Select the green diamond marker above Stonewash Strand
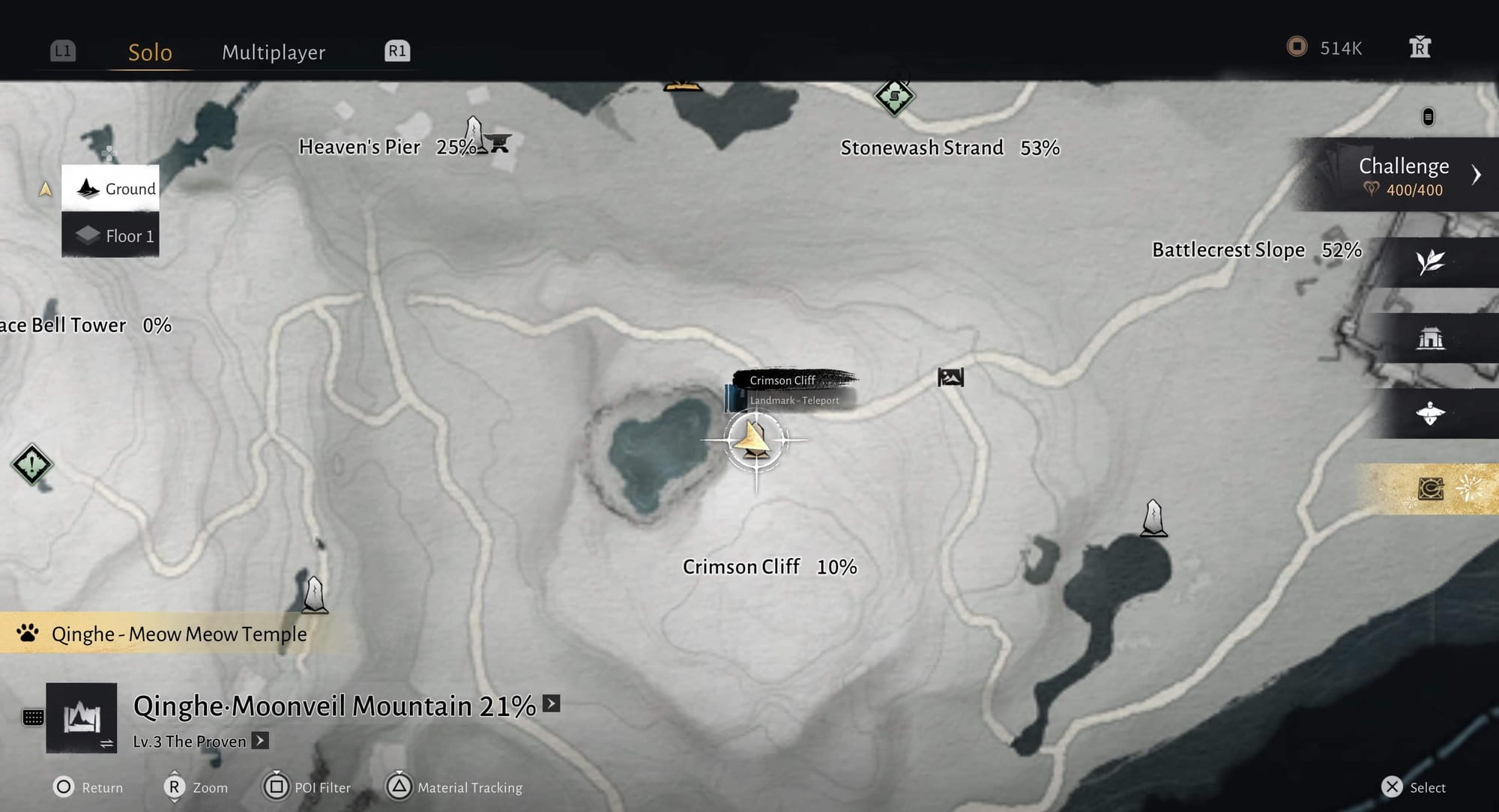Screen dimensions: 1499x812 894,97
